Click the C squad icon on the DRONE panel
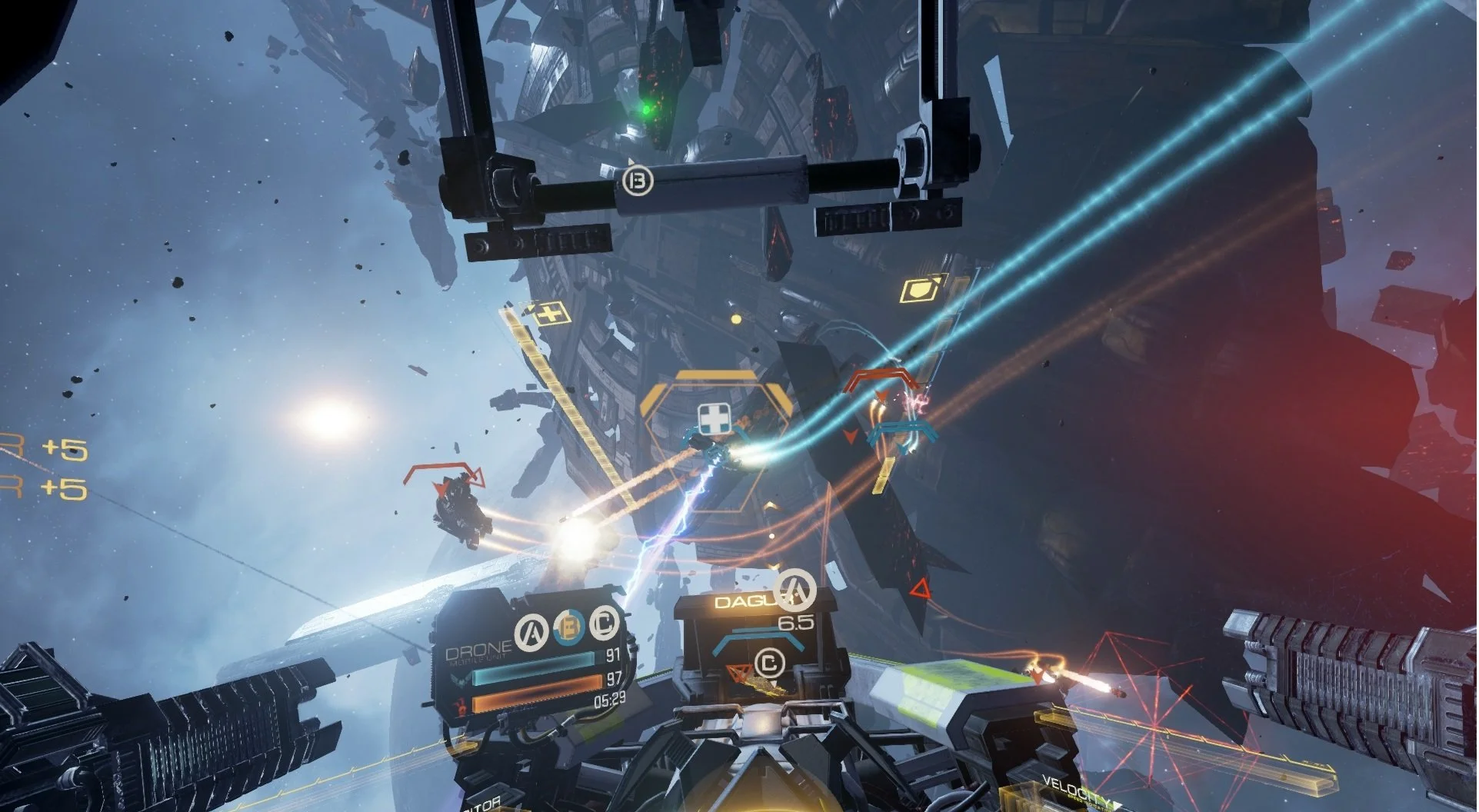The height and width of the screenshot is (812, 1479). pyautogui.click(x=602, y=624)
